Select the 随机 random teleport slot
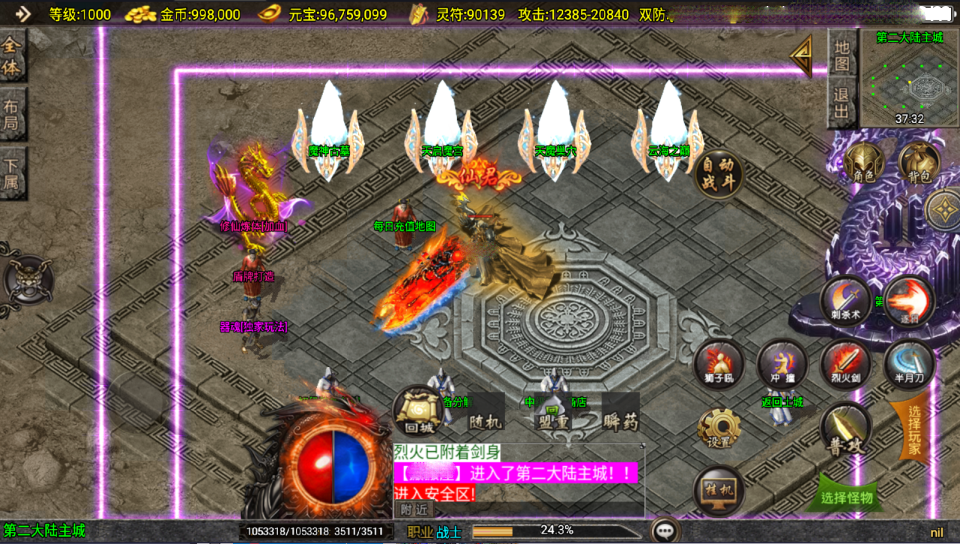This screenshot has width=960, height=544. (485, 422)
